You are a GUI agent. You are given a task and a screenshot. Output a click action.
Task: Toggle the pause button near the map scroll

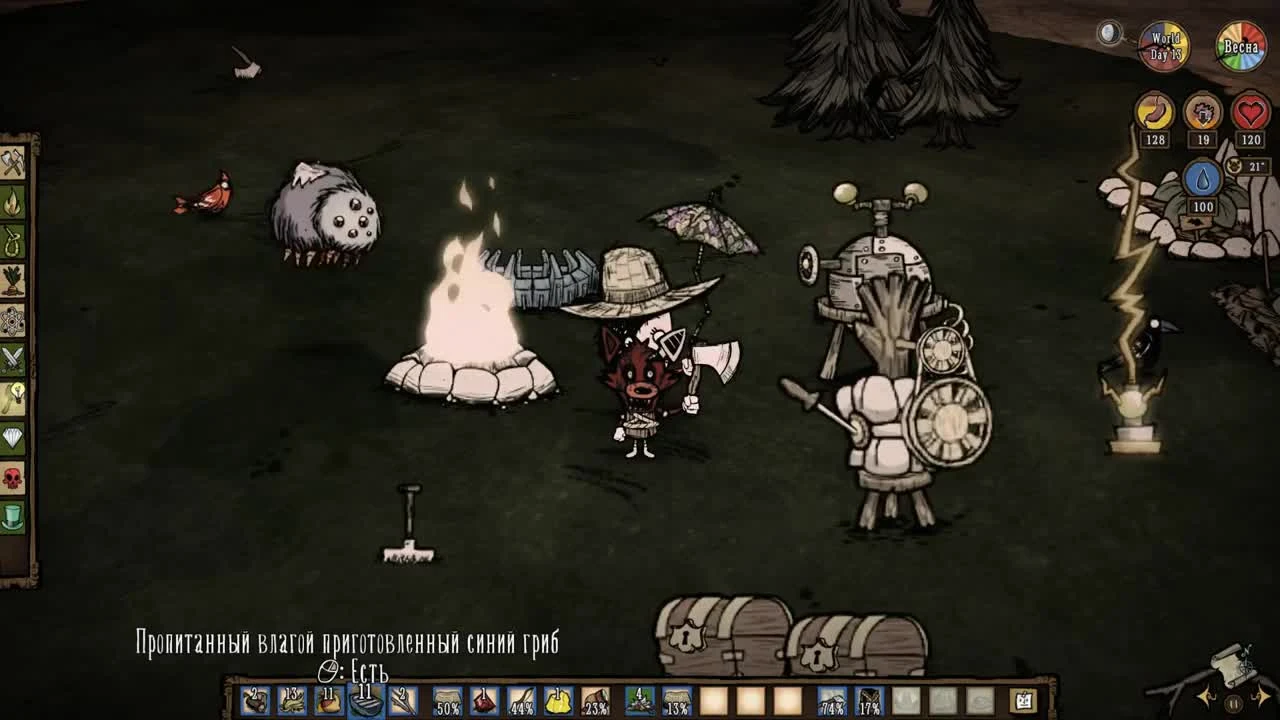point(1234,704)
